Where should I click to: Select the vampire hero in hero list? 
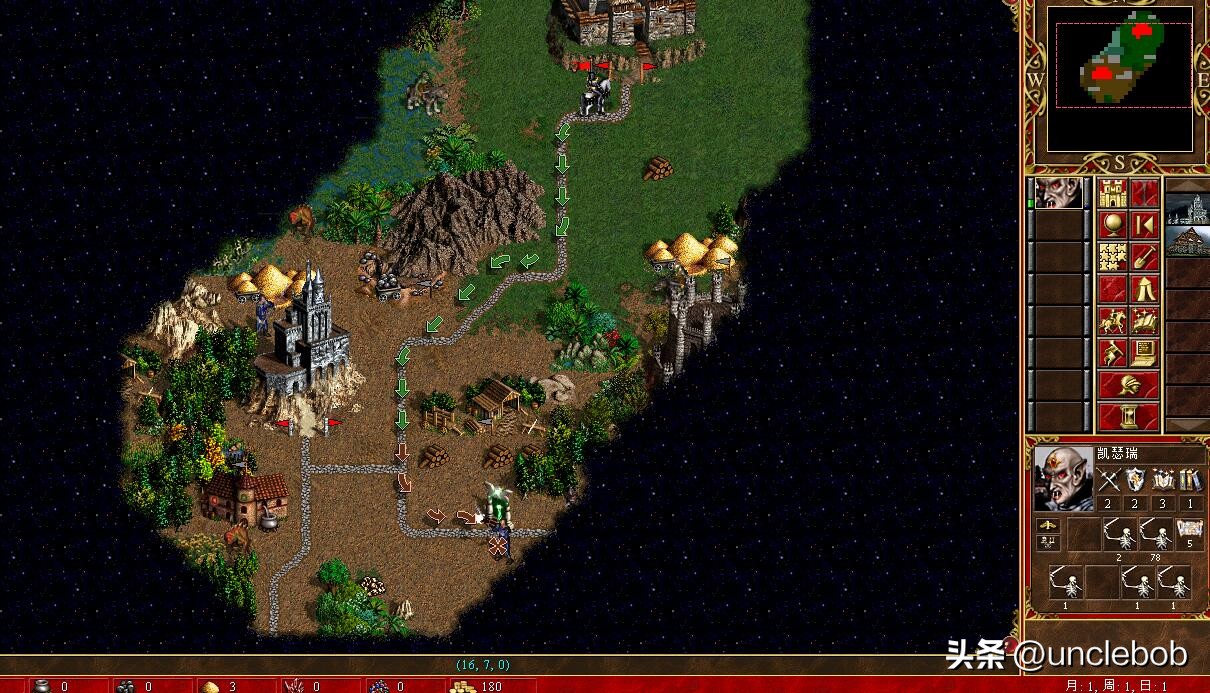pos(1058,194)
